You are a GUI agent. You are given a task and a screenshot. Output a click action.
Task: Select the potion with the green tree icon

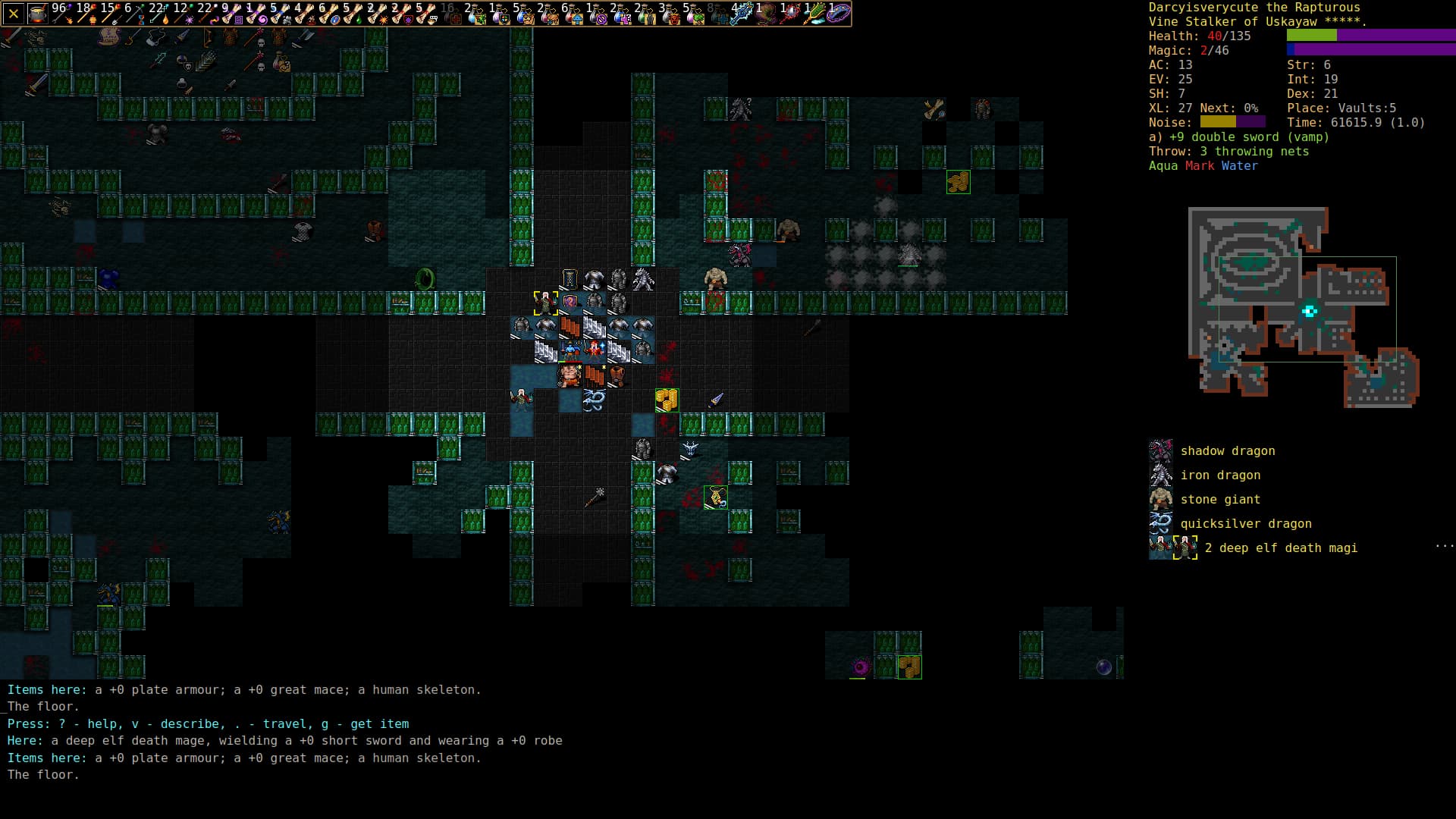pyautogui.click(x=695, y=14)
